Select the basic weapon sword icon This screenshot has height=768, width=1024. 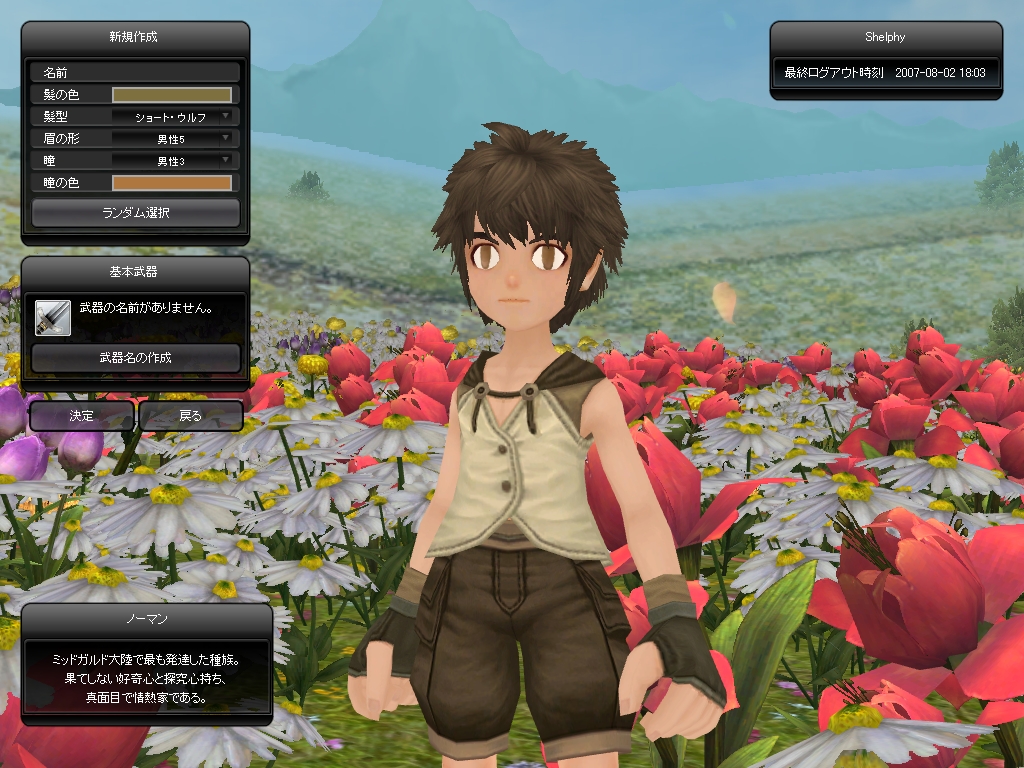(x=52, y=316)
